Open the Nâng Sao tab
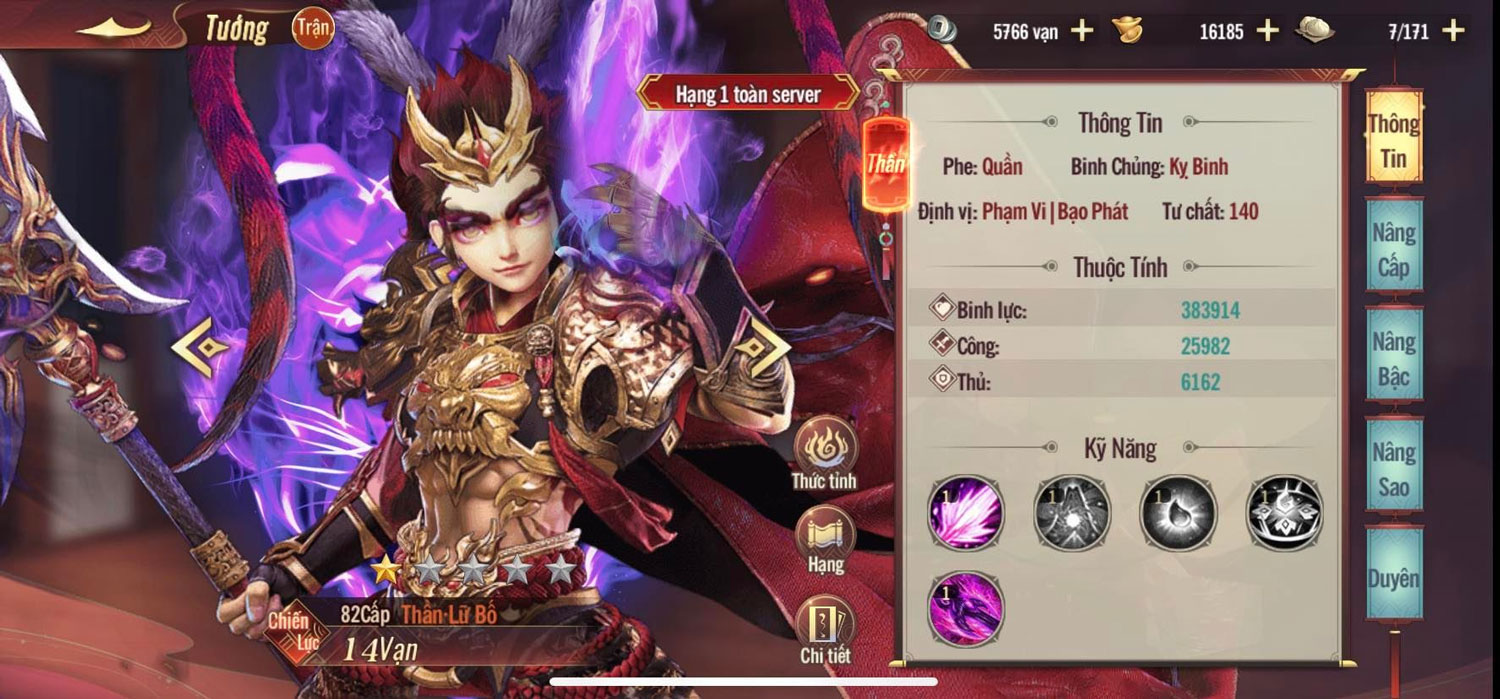The image size is (1500, 699). 1394,469
